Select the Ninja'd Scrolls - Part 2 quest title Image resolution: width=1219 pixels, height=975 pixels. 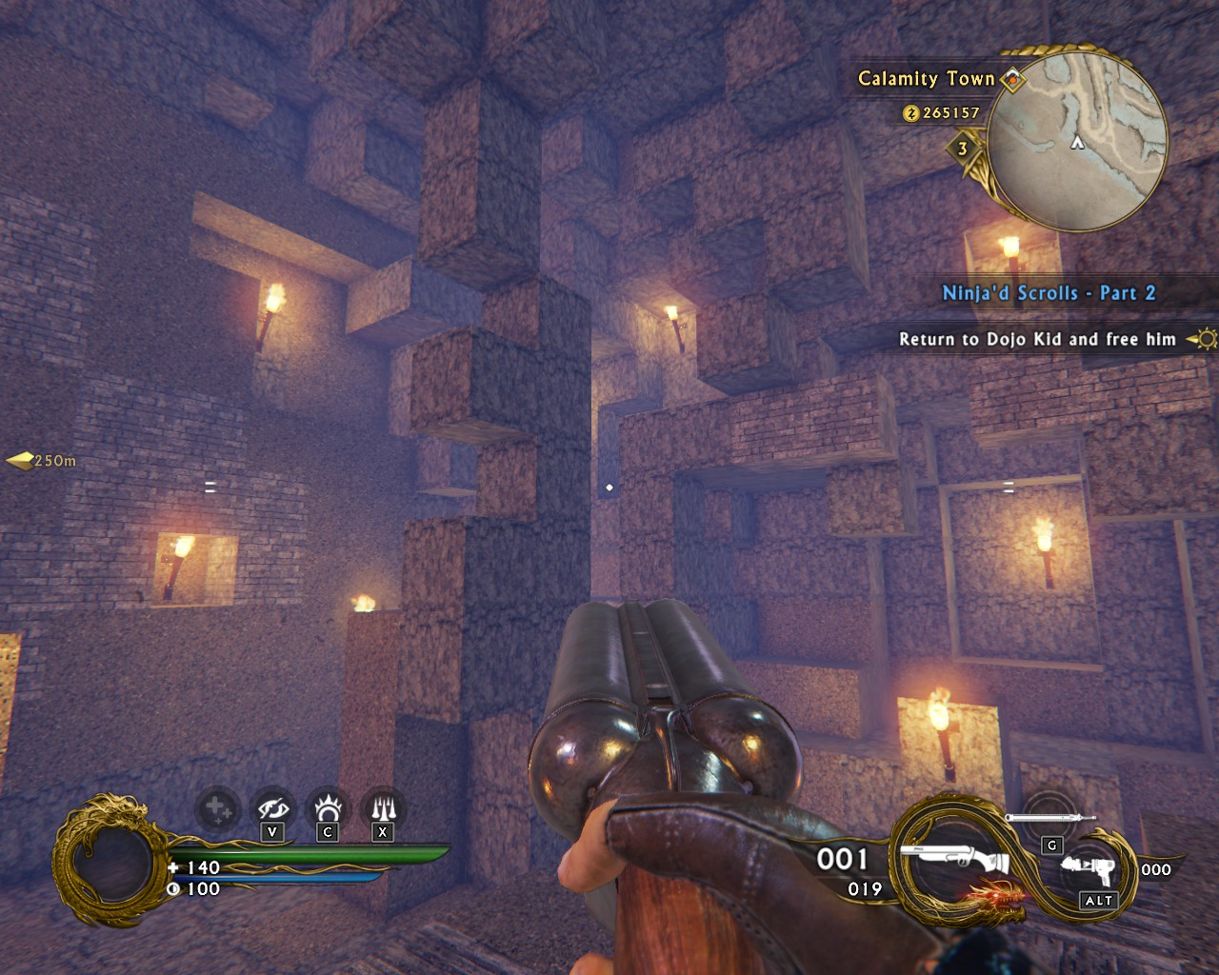pyautogui.click(x=1048, y=293)
